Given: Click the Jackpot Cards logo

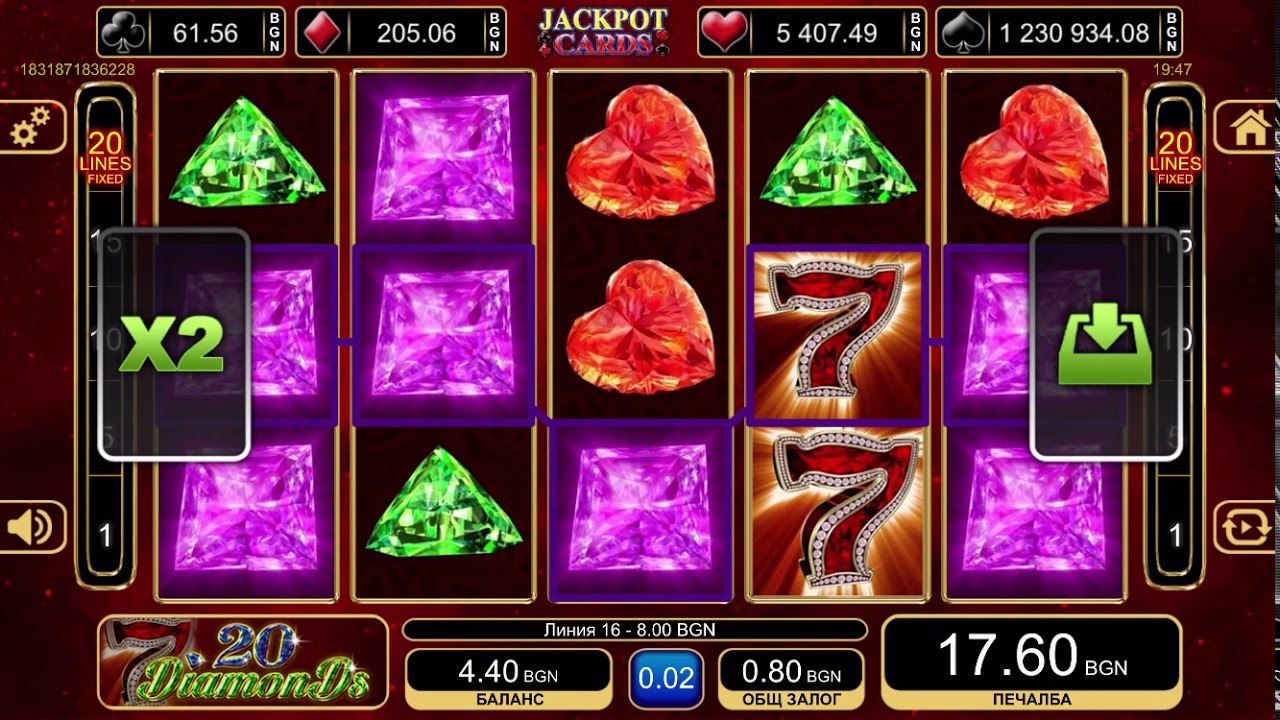Looking at the screenshot, I should click(604, 29).
